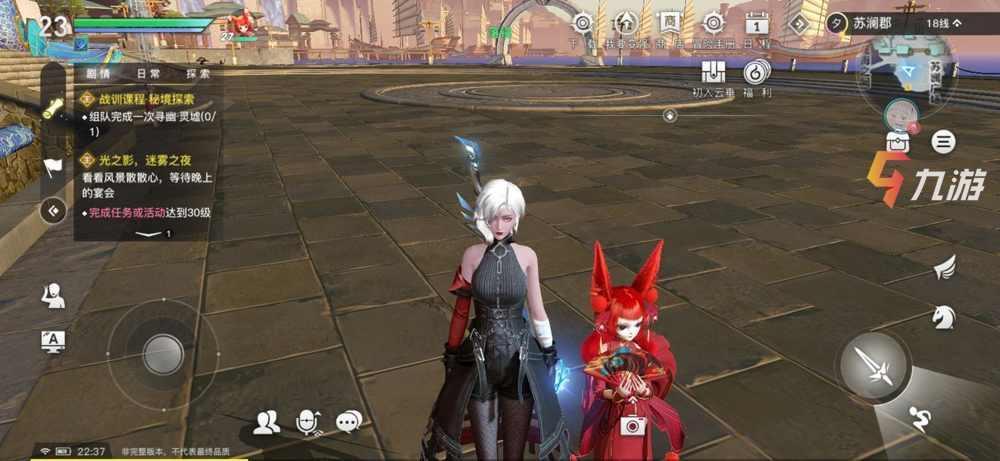1000x461 pixels.
Task: Open the 初入云垂 chest icon
Action: tap(712, 72)
